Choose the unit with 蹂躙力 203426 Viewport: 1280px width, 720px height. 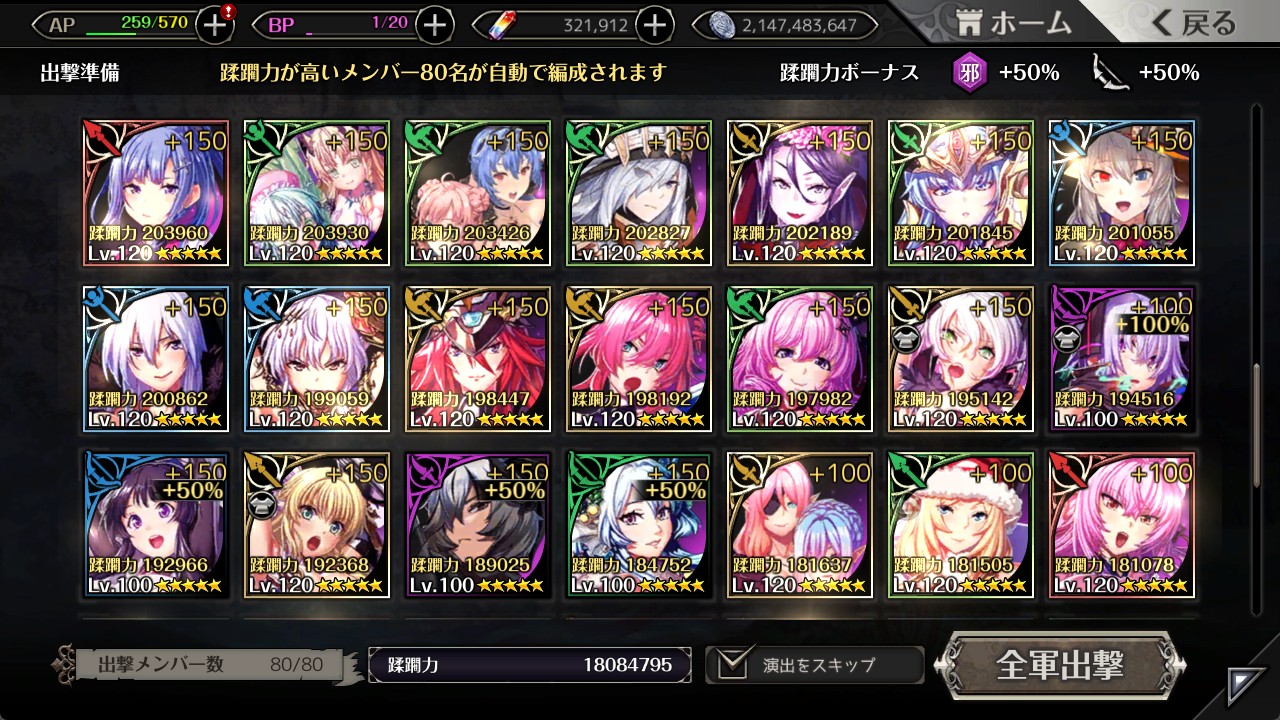[477, 193]
